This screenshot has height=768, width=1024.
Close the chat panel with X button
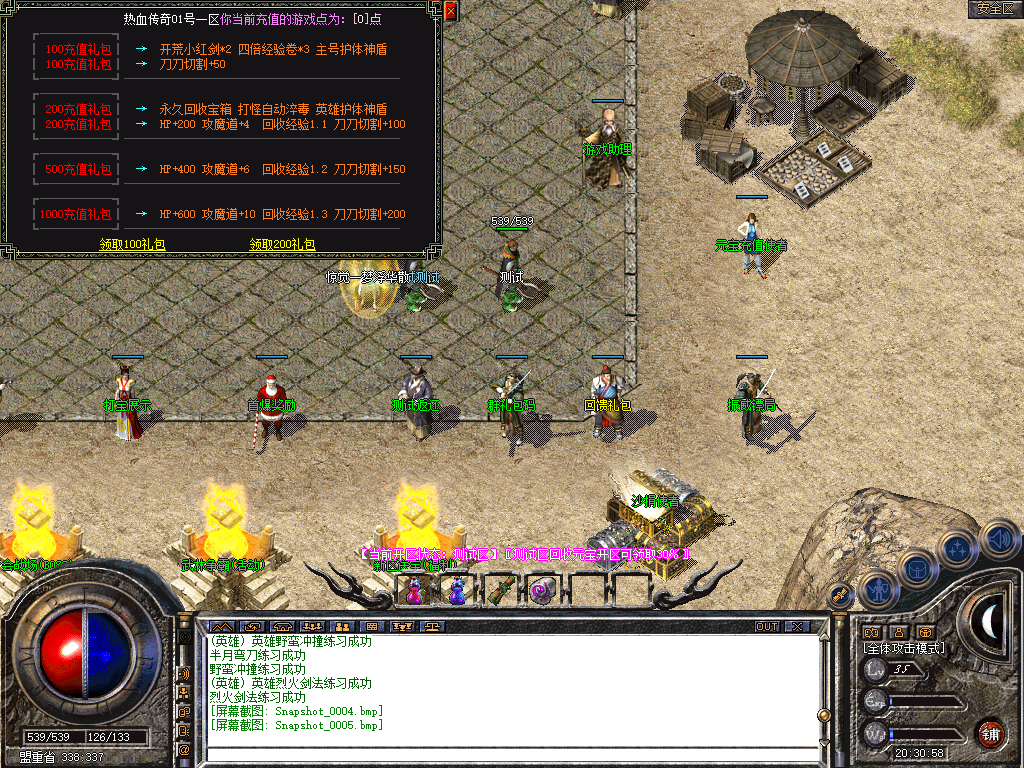pyautogui.click(x=796, y=627)
